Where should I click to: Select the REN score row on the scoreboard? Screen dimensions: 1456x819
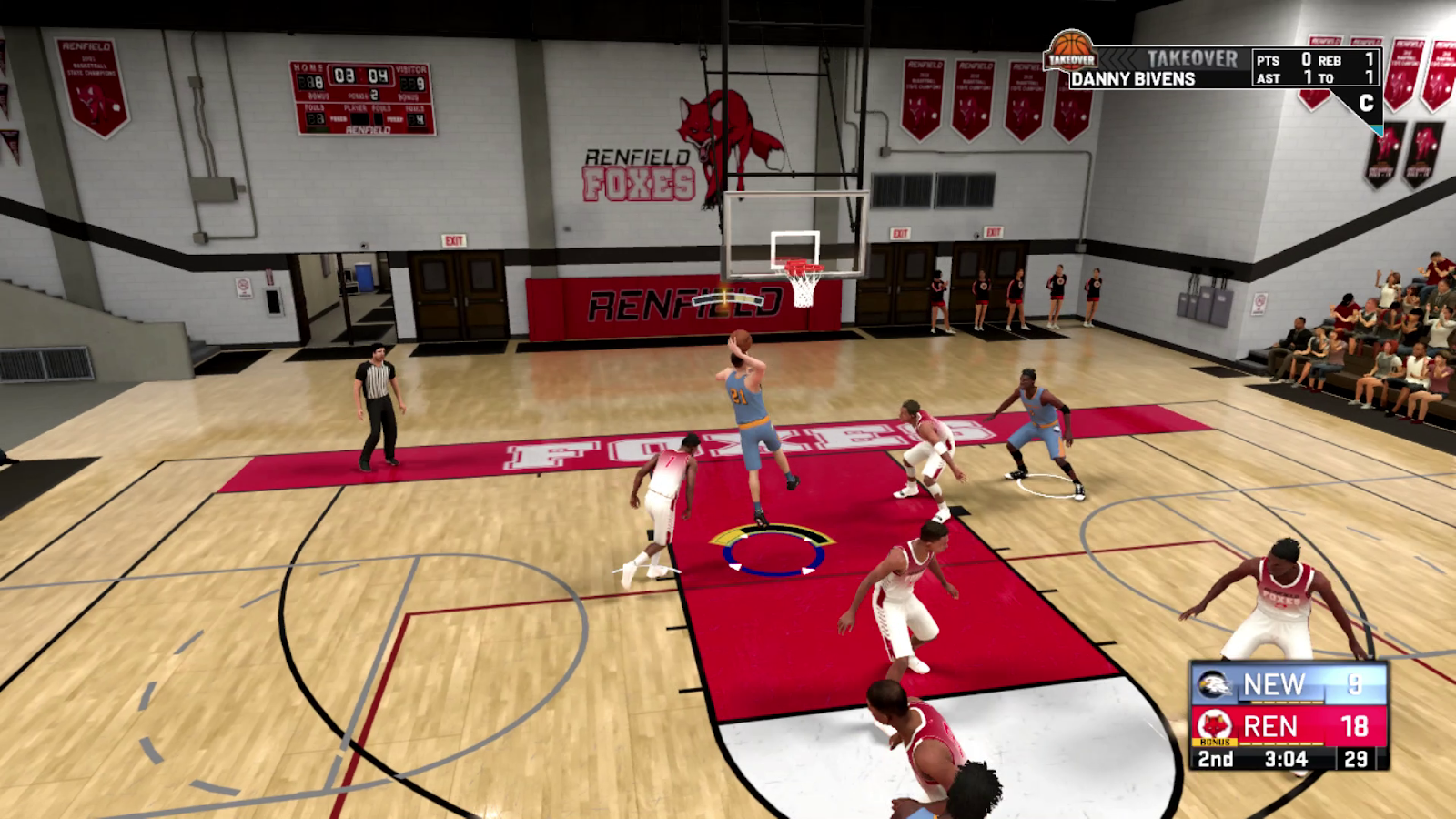click(1270, 726)
